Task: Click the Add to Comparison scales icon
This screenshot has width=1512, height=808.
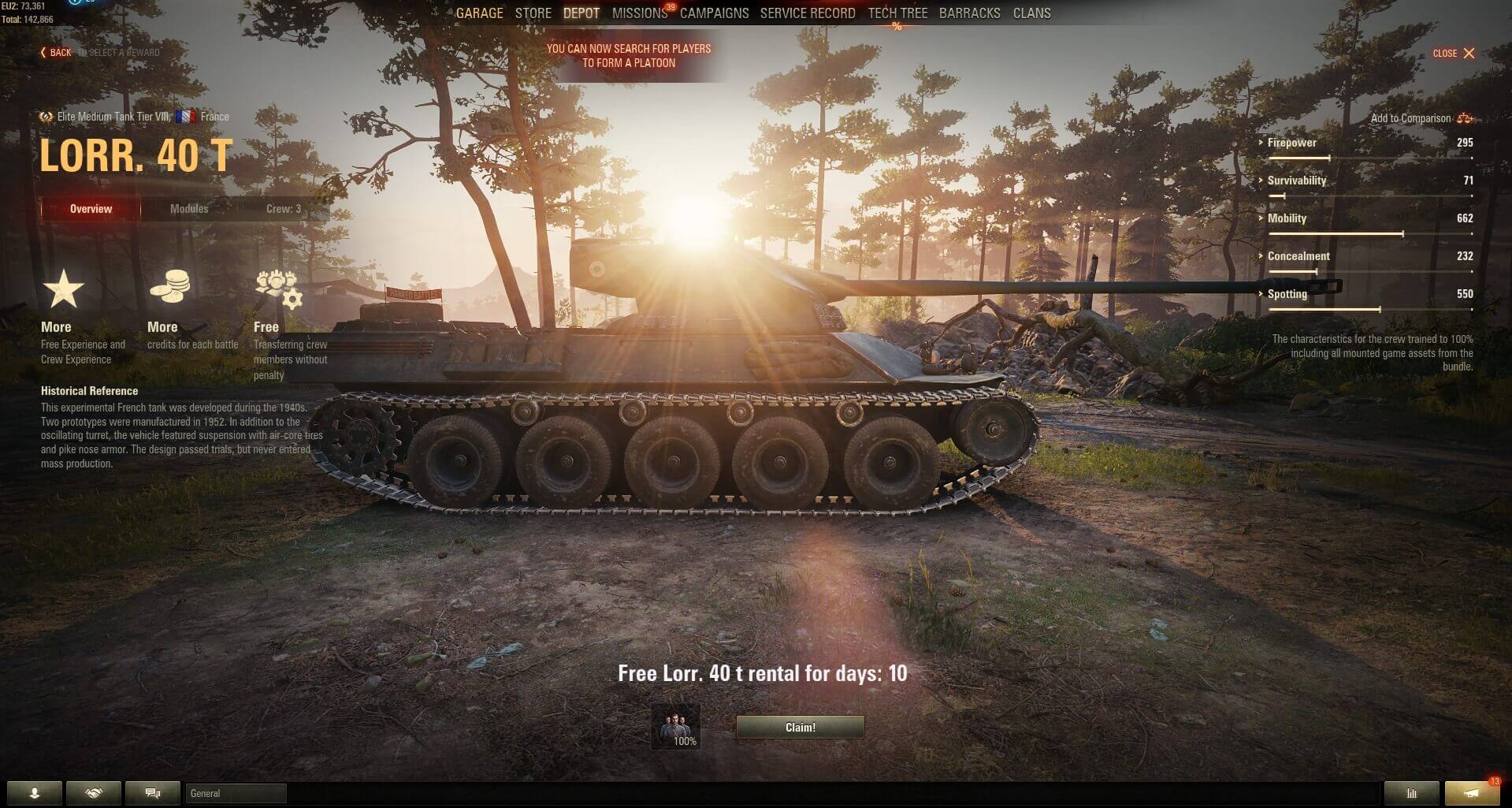Action: (1466, 117)
